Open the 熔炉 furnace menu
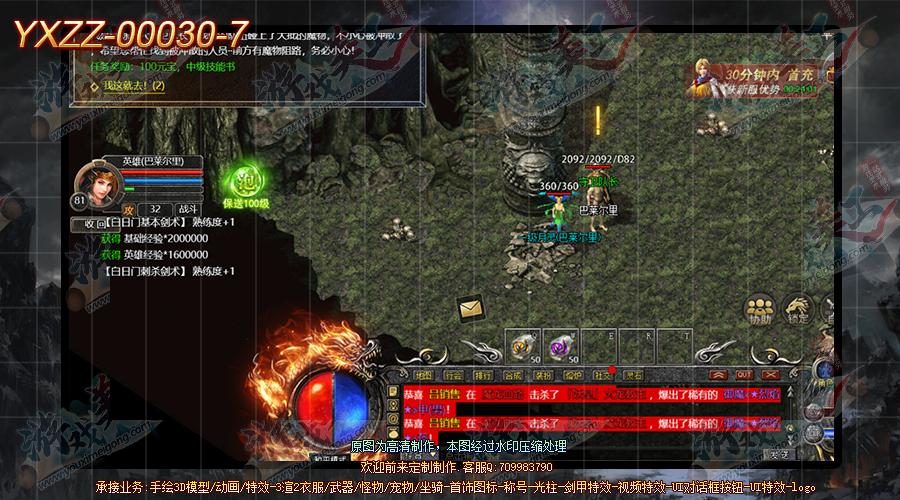The width and height of the screenshot is (900, 500). point(573,376)
